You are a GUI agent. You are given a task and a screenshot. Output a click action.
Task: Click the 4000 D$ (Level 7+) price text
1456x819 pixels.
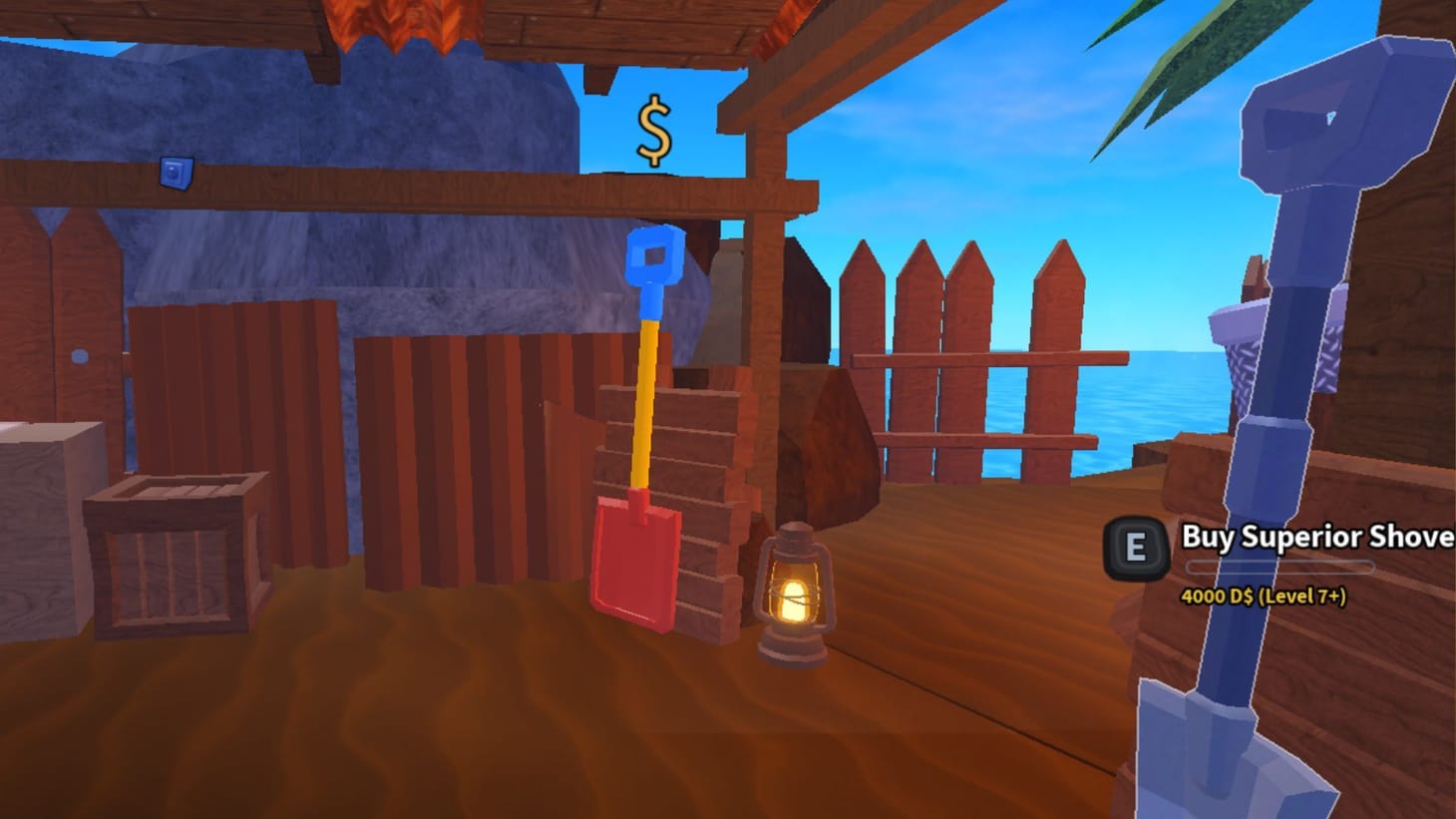pyautogui.click(x=1264, y=598)
